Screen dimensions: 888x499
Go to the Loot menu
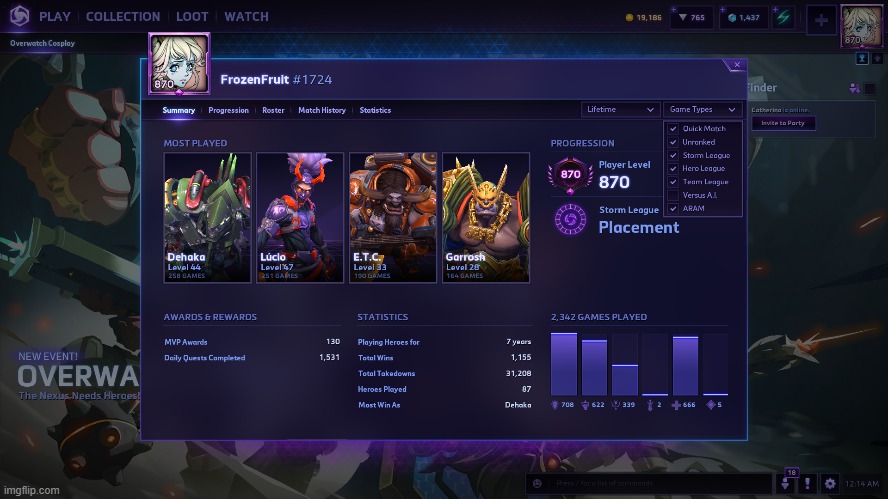click(x=192, y=16)
